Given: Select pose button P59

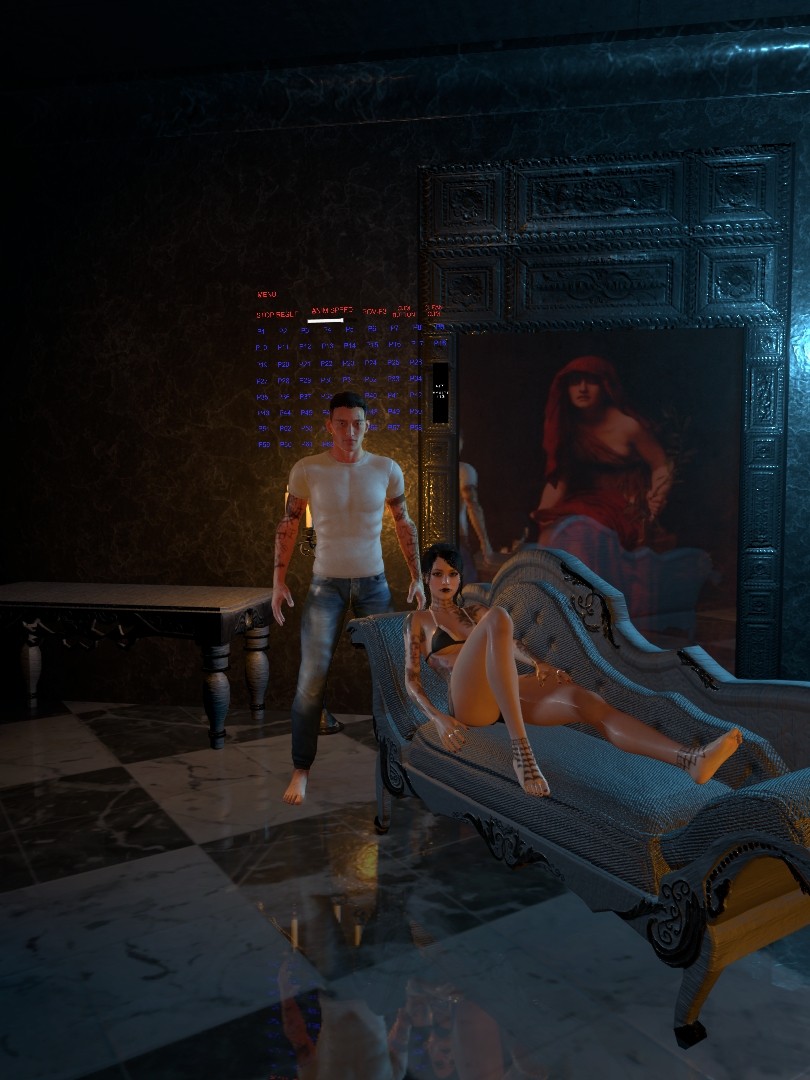Looking at the screenshot, I should coord(262,444).
